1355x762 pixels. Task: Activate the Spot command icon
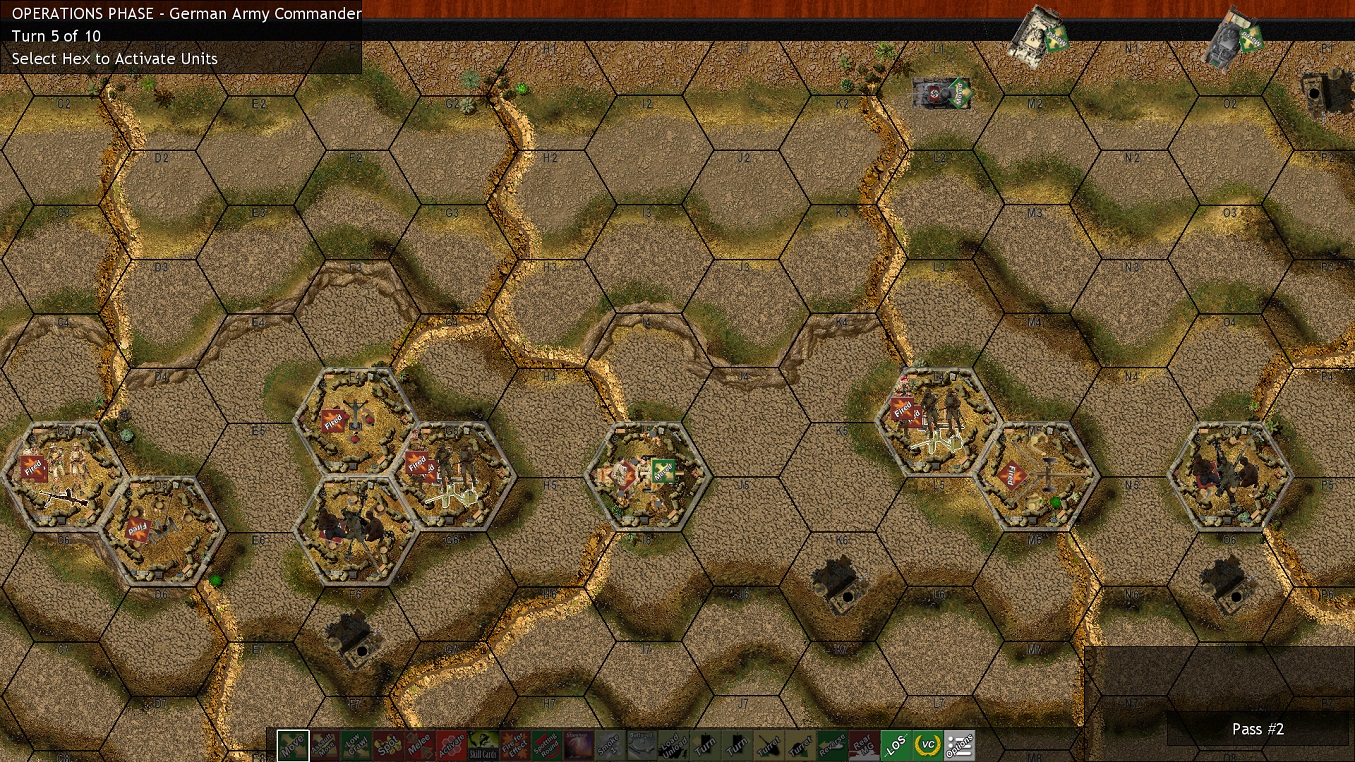point(388,745)
